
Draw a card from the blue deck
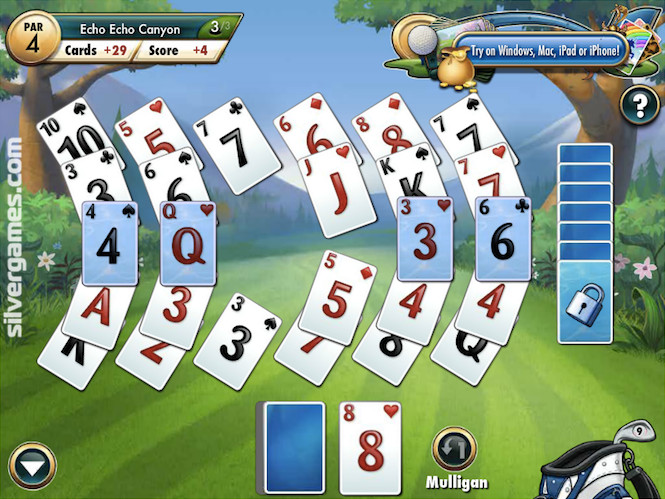[293, 447]
